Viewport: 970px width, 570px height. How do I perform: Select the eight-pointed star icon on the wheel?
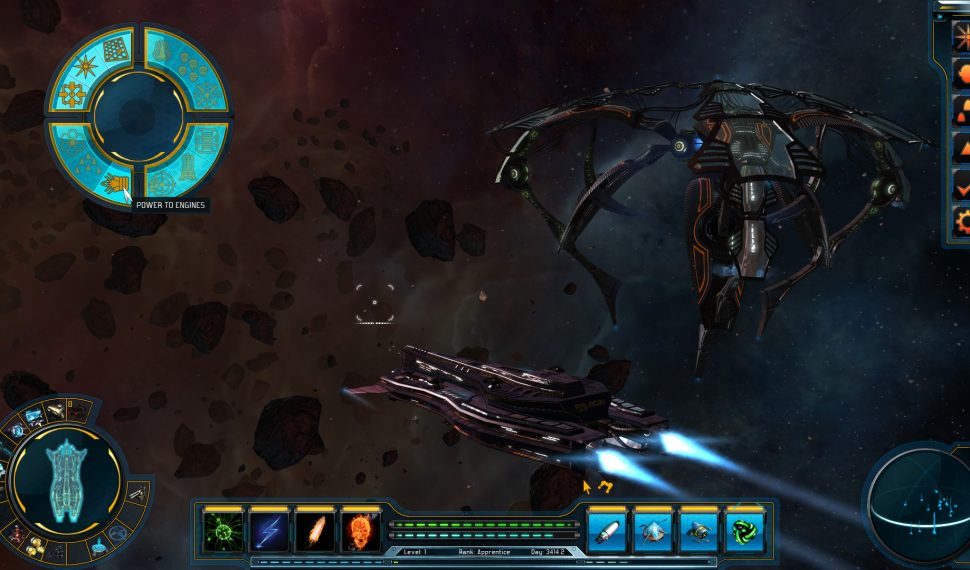(84, 66)
